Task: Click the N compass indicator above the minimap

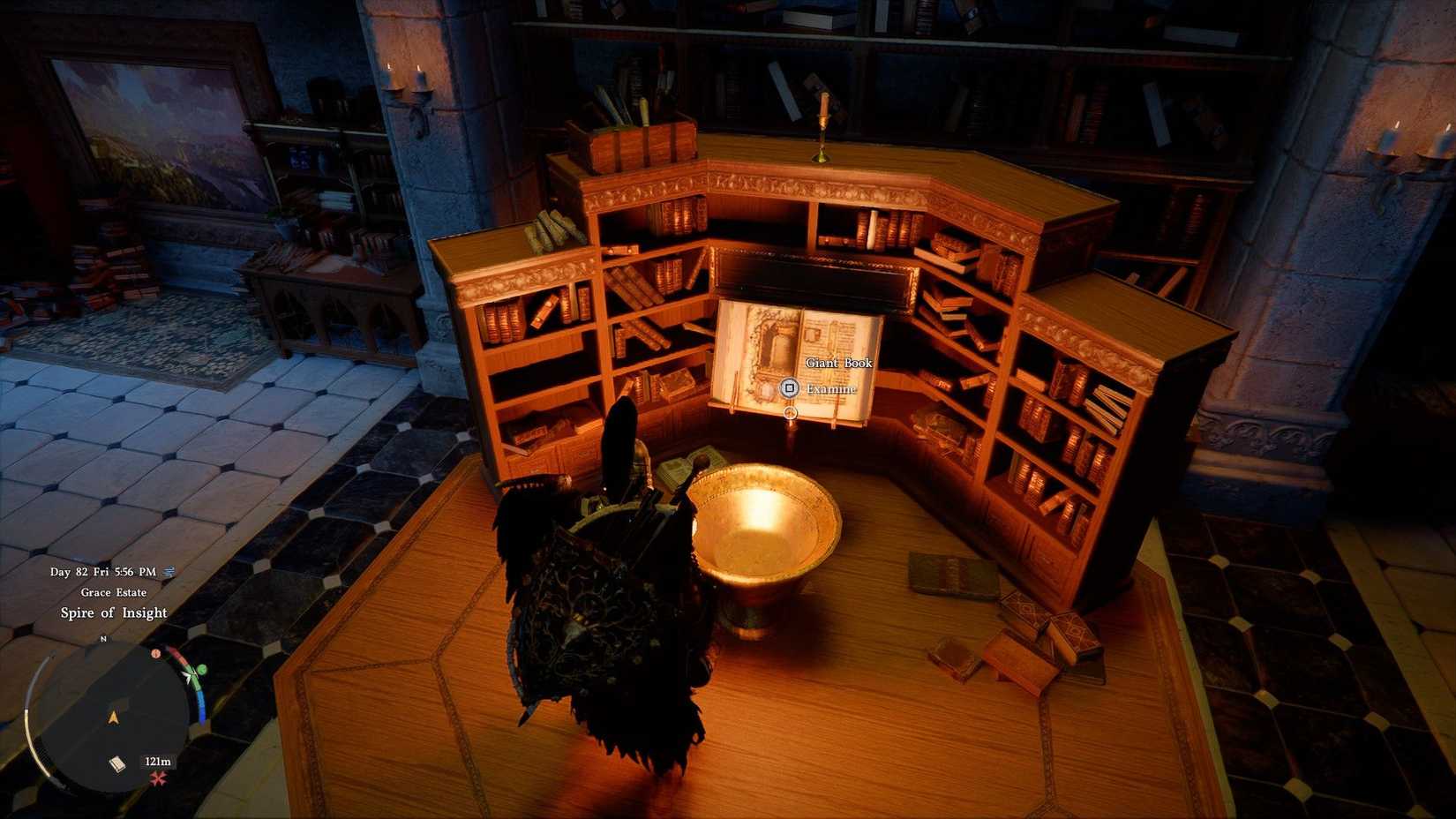Action: click(102, 640)
